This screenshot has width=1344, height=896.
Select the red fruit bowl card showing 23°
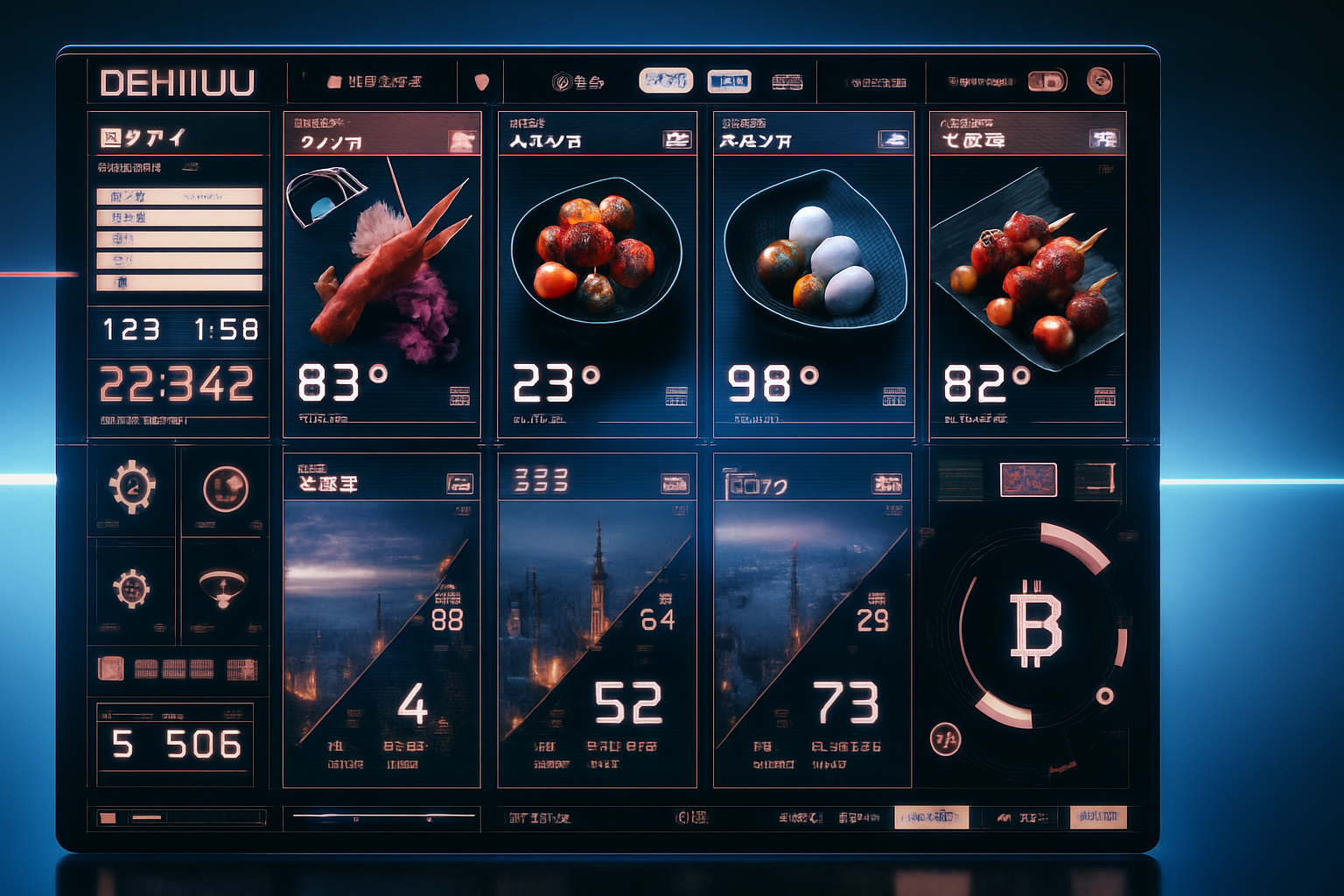coord(597,273)
